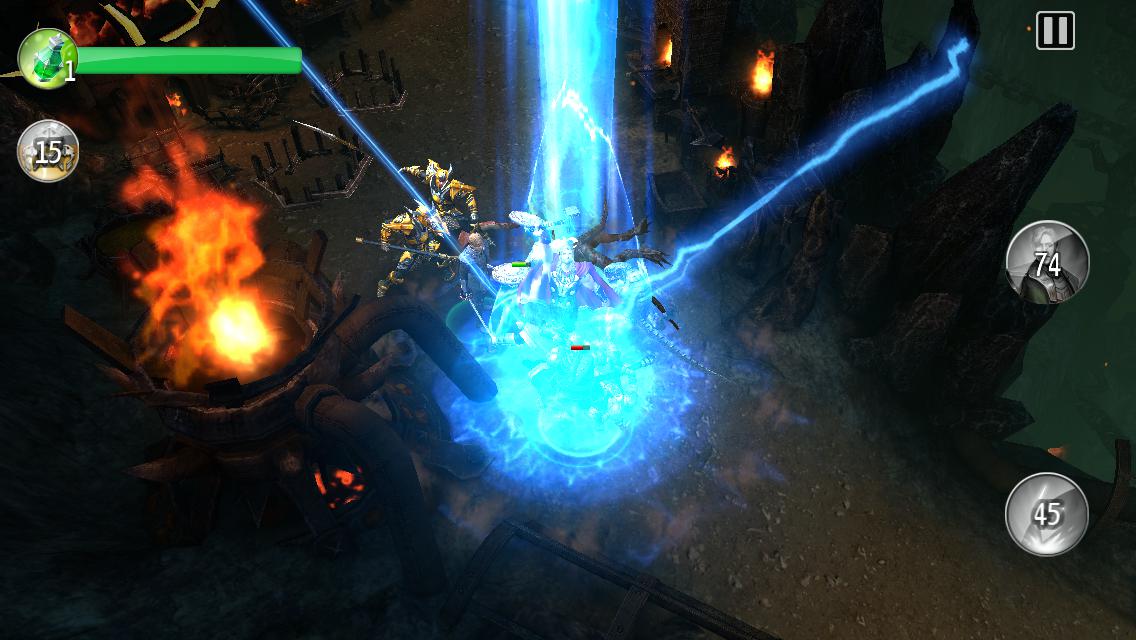Pause the game
1136x640 pixels.
coord(1055,31)
